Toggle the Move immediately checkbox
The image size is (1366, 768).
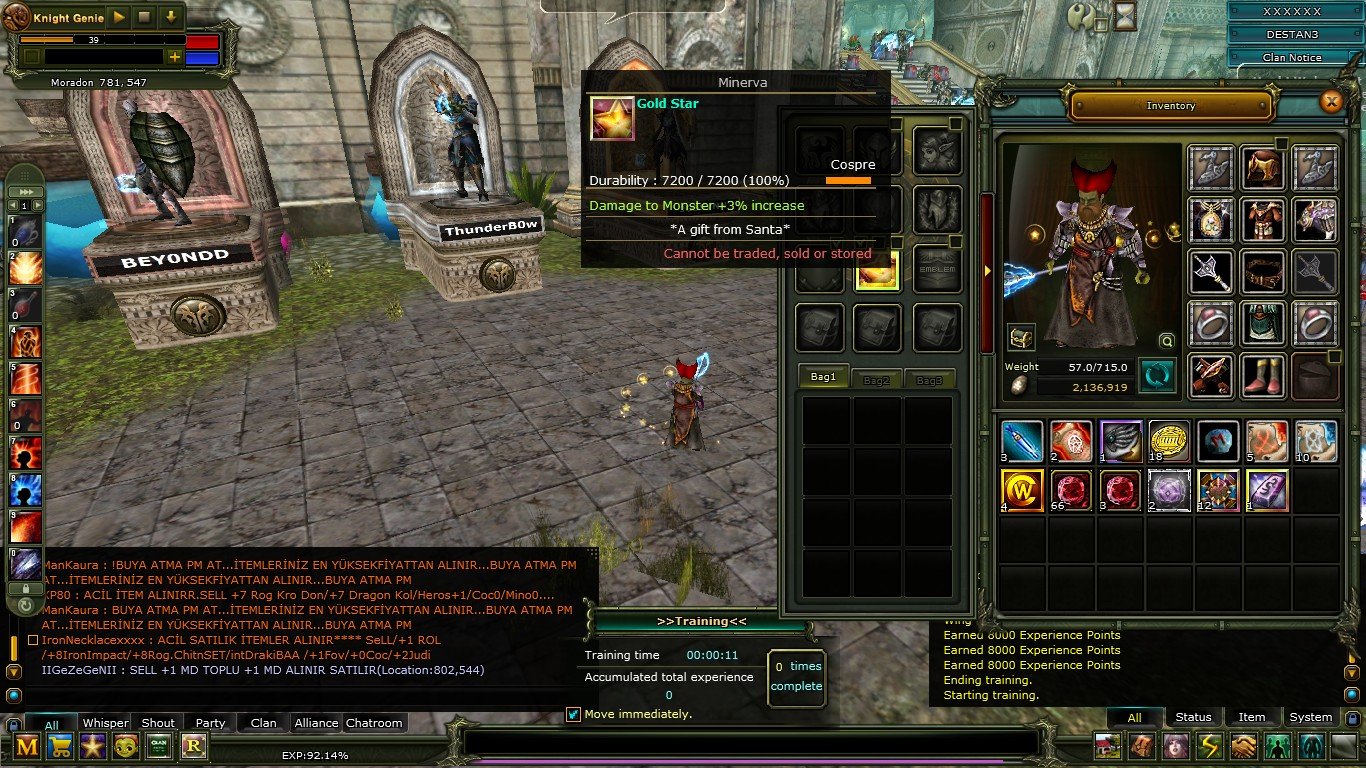coord(573,714)
